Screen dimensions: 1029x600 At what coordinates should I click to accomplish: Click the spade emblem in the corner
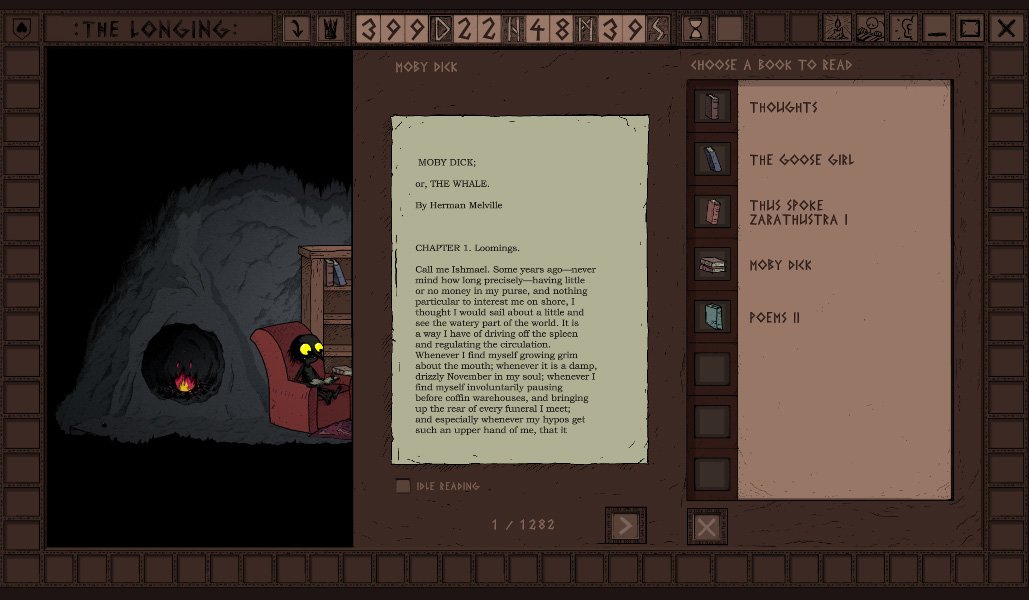pos(22,29)
